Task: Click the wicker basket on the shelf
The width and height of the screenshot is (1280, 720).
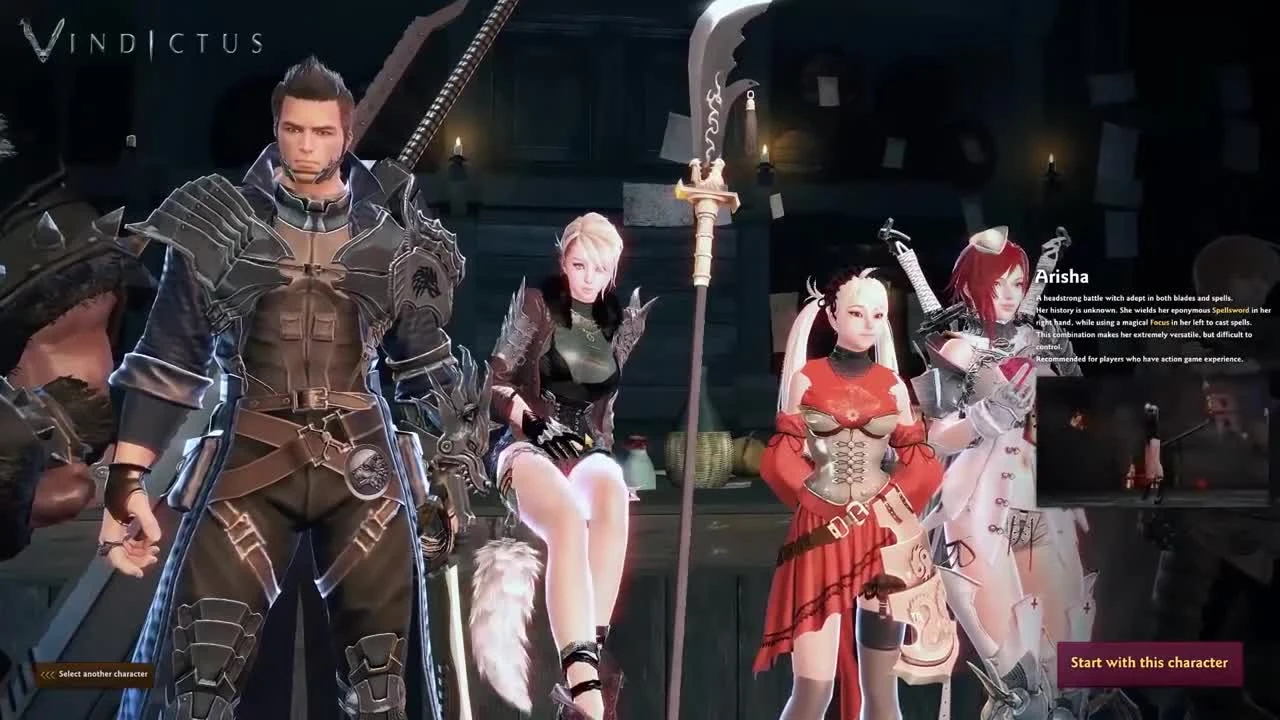Action: coord(714,455)
